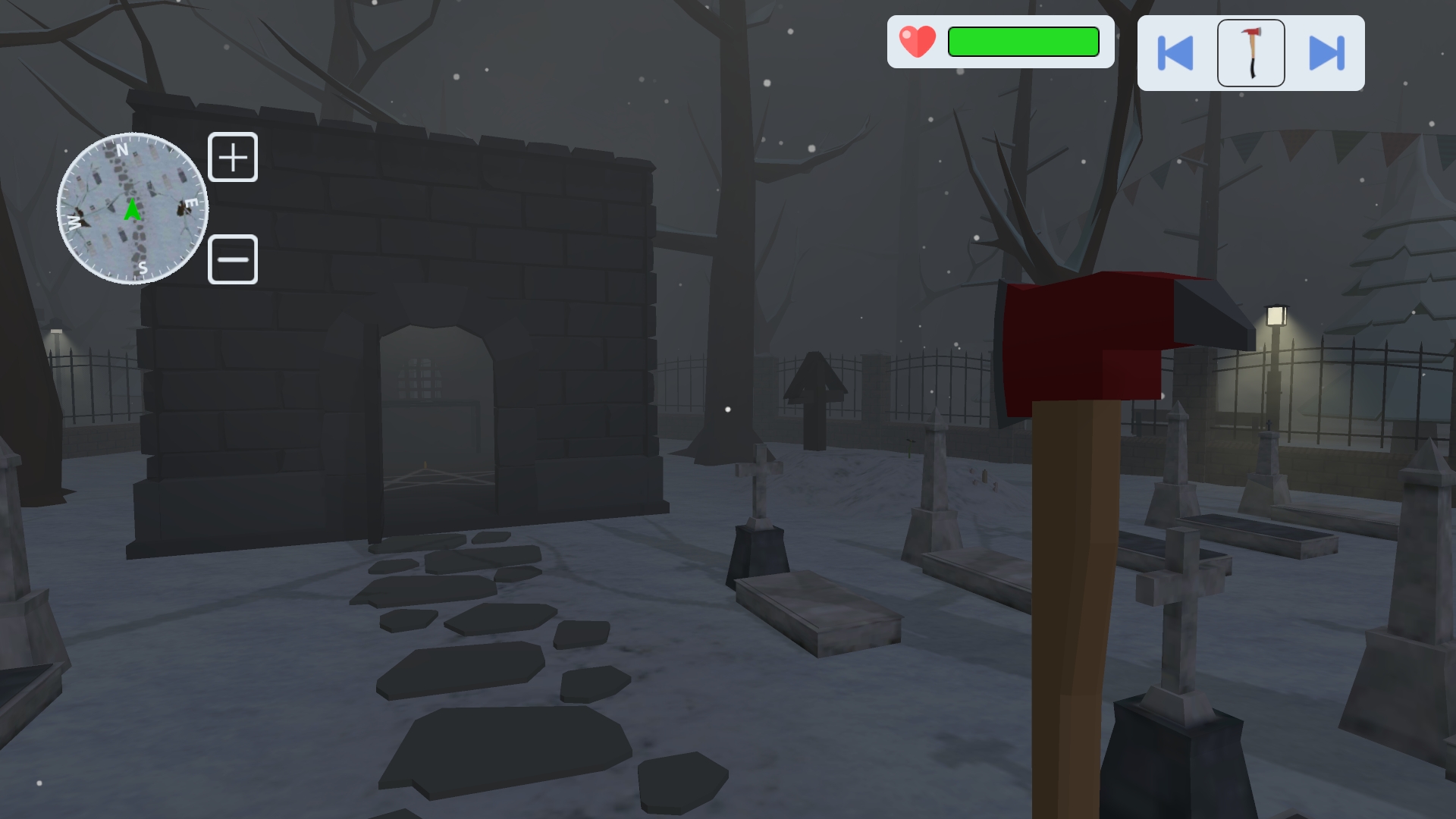The image size is (1456, 819).
Task: Click the health status panel
Action: 1001,42
